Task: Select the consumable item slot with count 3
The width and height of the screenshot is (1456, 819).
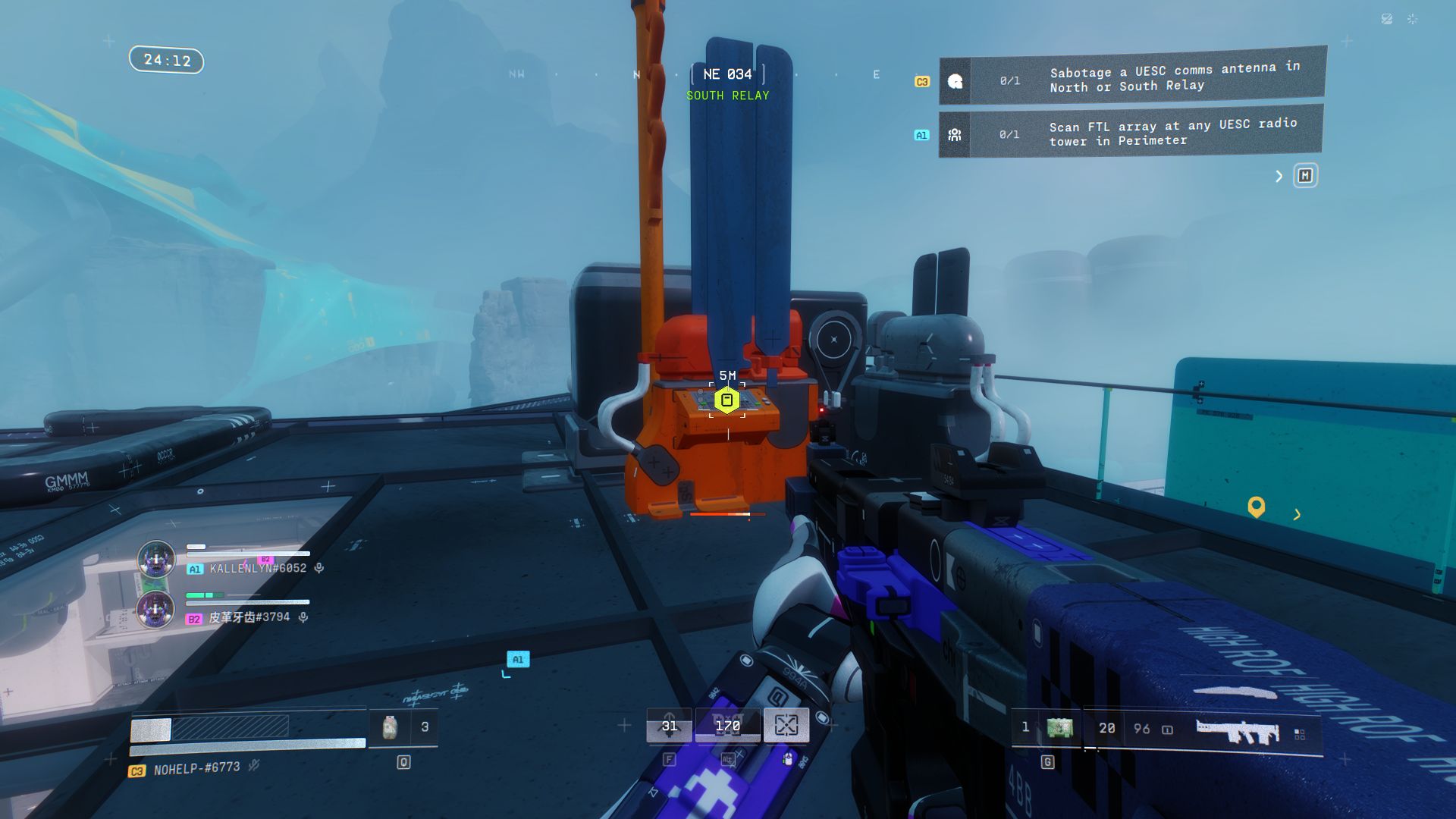Action: (391, 727)
